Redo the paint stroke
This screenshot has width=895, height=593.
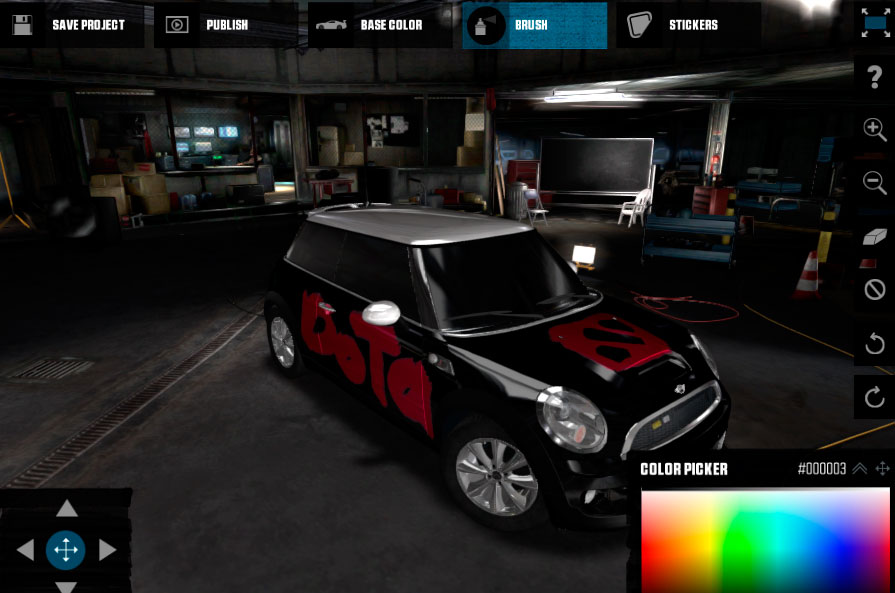[x=875, y=397]
